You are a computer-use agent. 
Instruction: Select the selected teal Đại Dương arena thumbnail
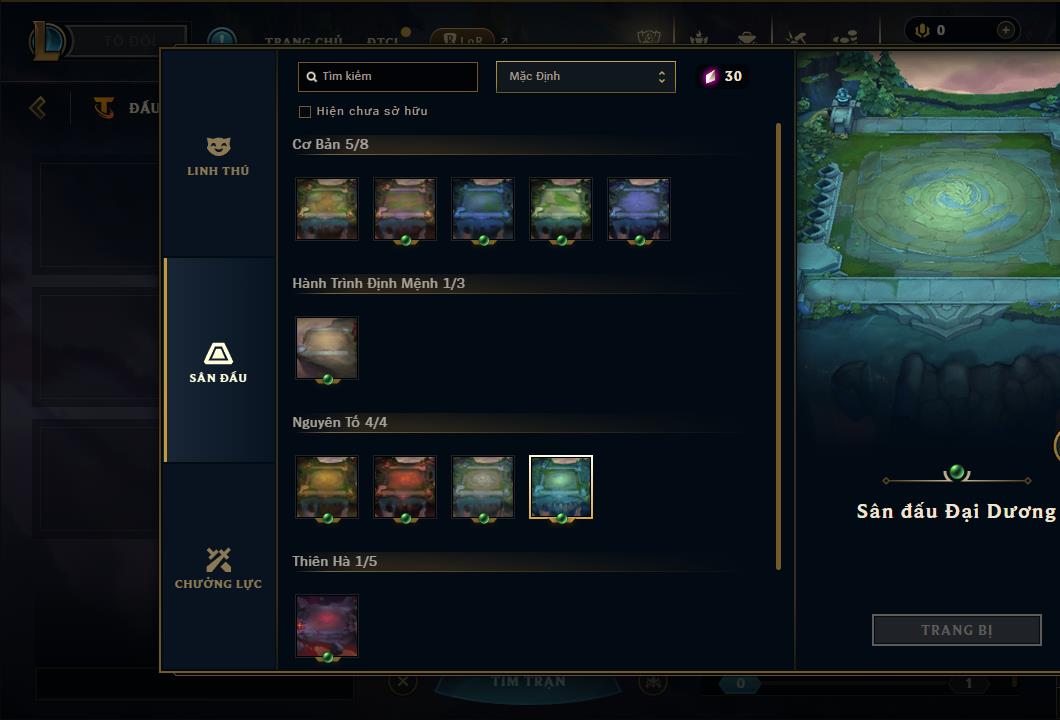[x=561, y=487]
